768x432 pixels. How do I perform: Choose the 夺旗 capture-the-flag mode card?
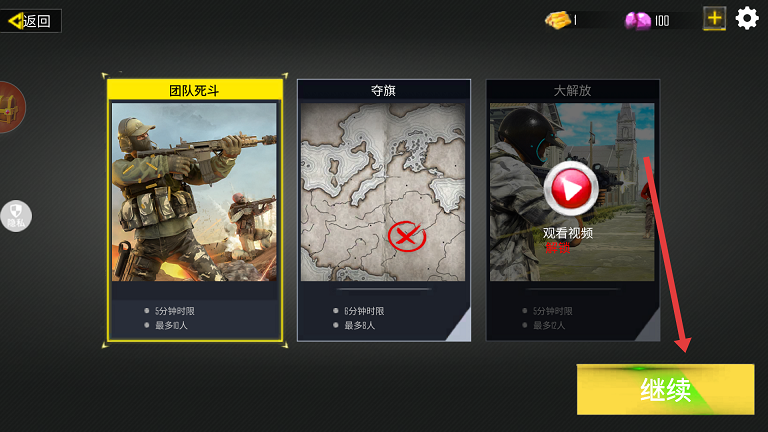384,210
